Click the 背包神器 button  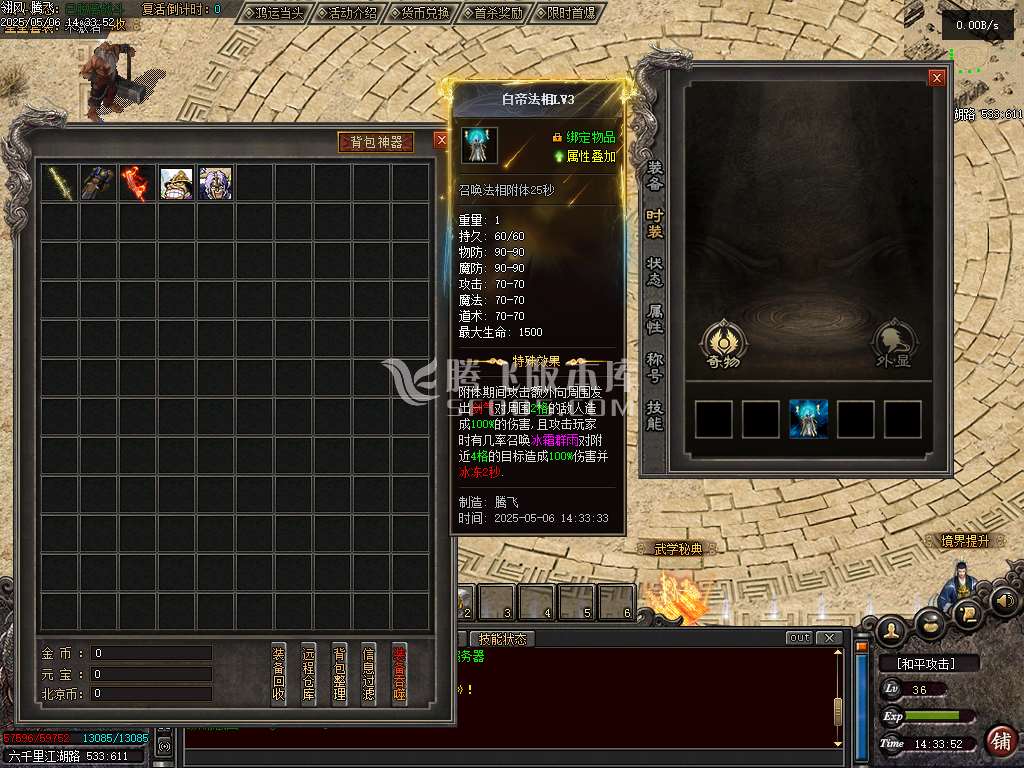376,142
